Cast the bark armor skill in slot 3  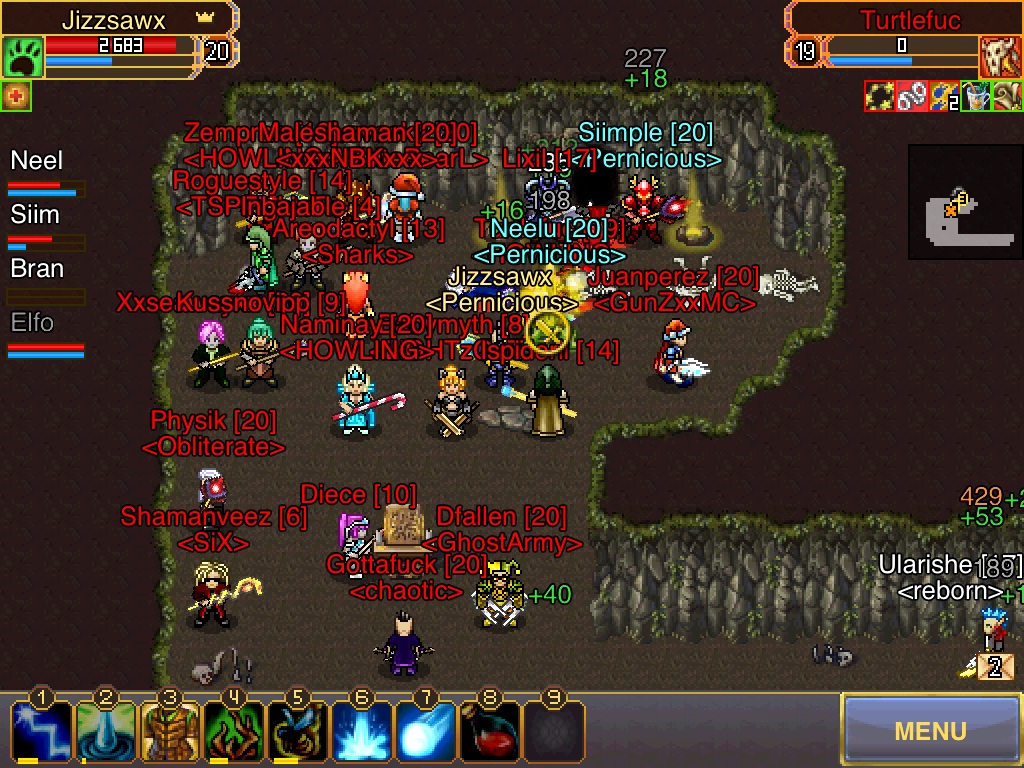170,731
